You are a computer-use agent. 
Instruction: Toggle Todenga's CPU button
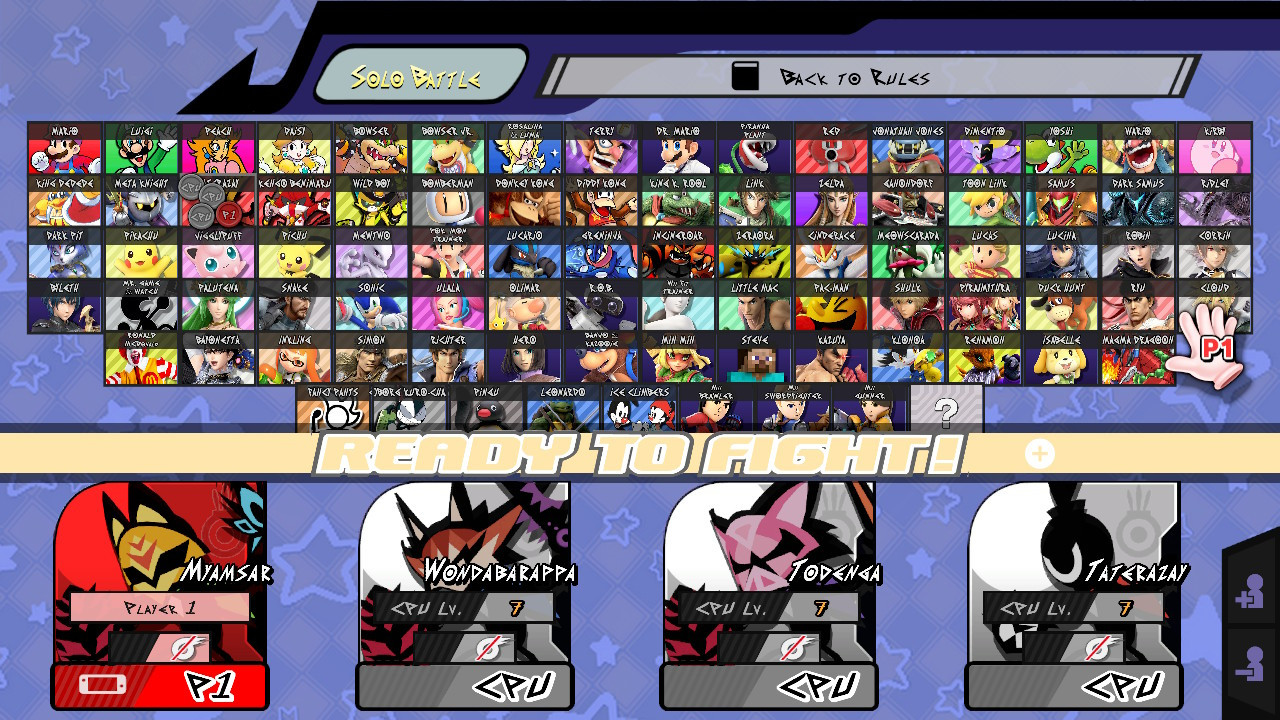click(770, 686)
